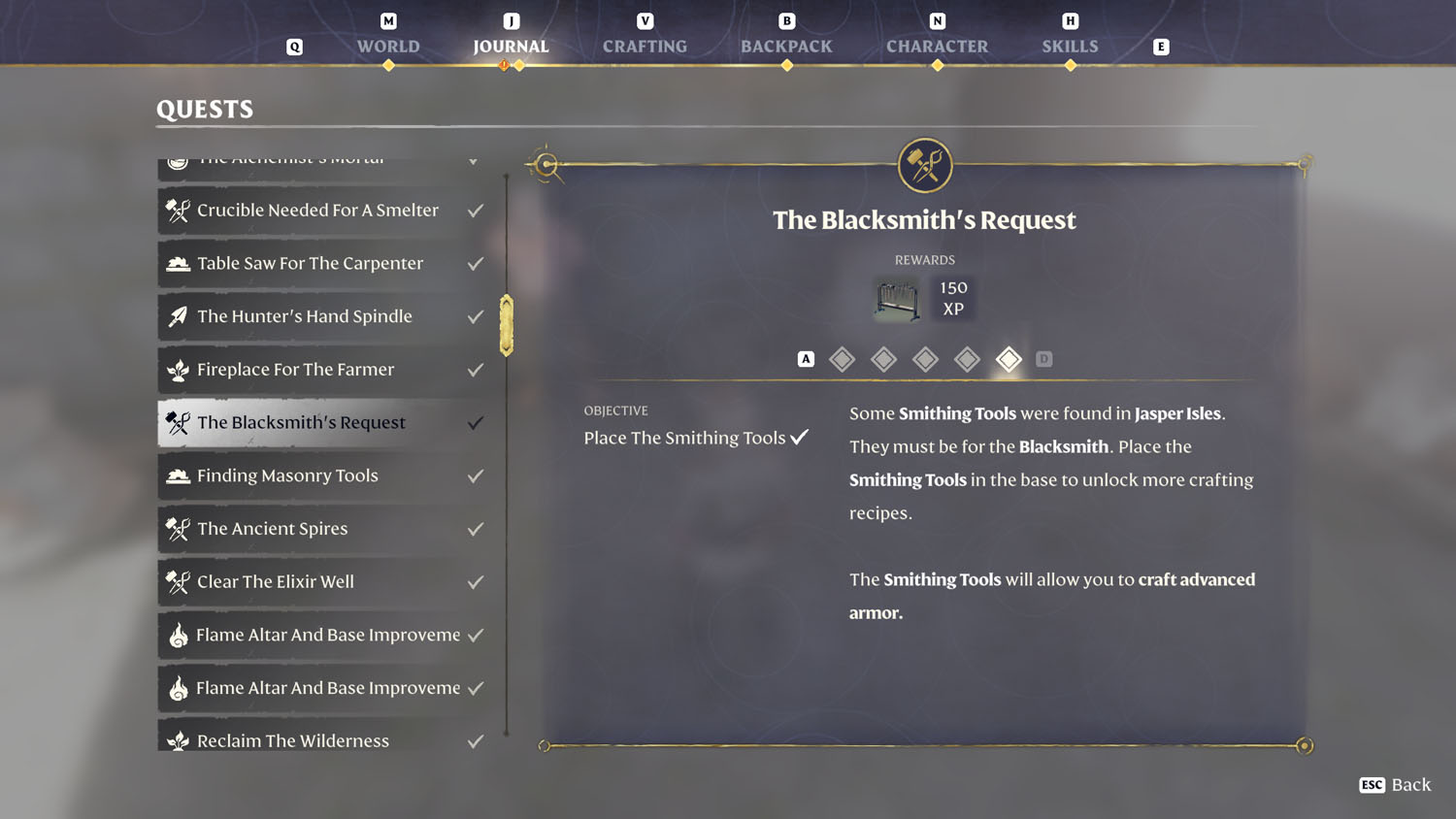Viewport: 1456px width, 819px height.
Task: Click the leaf icon beside Fireplace For The Farmer
Action: 177,370
